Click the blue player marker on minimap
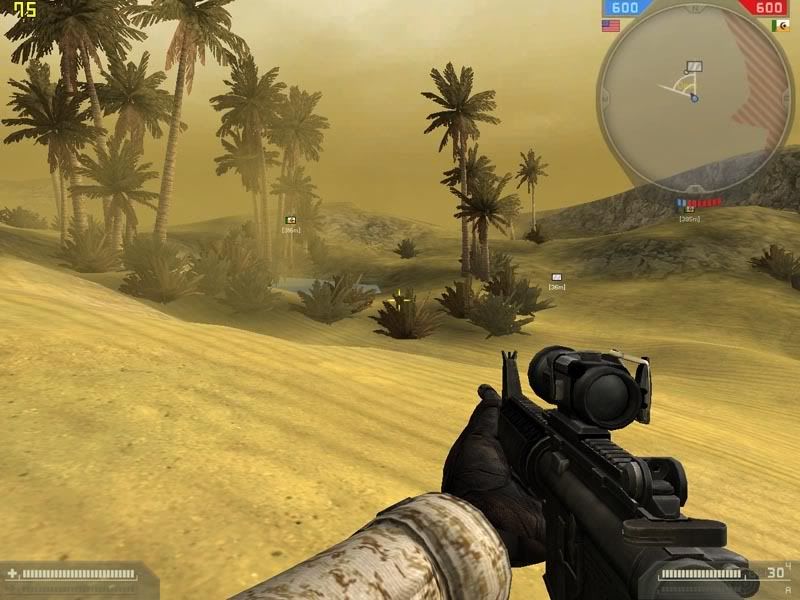Screen dimensions: 800x600 (694, 98)
